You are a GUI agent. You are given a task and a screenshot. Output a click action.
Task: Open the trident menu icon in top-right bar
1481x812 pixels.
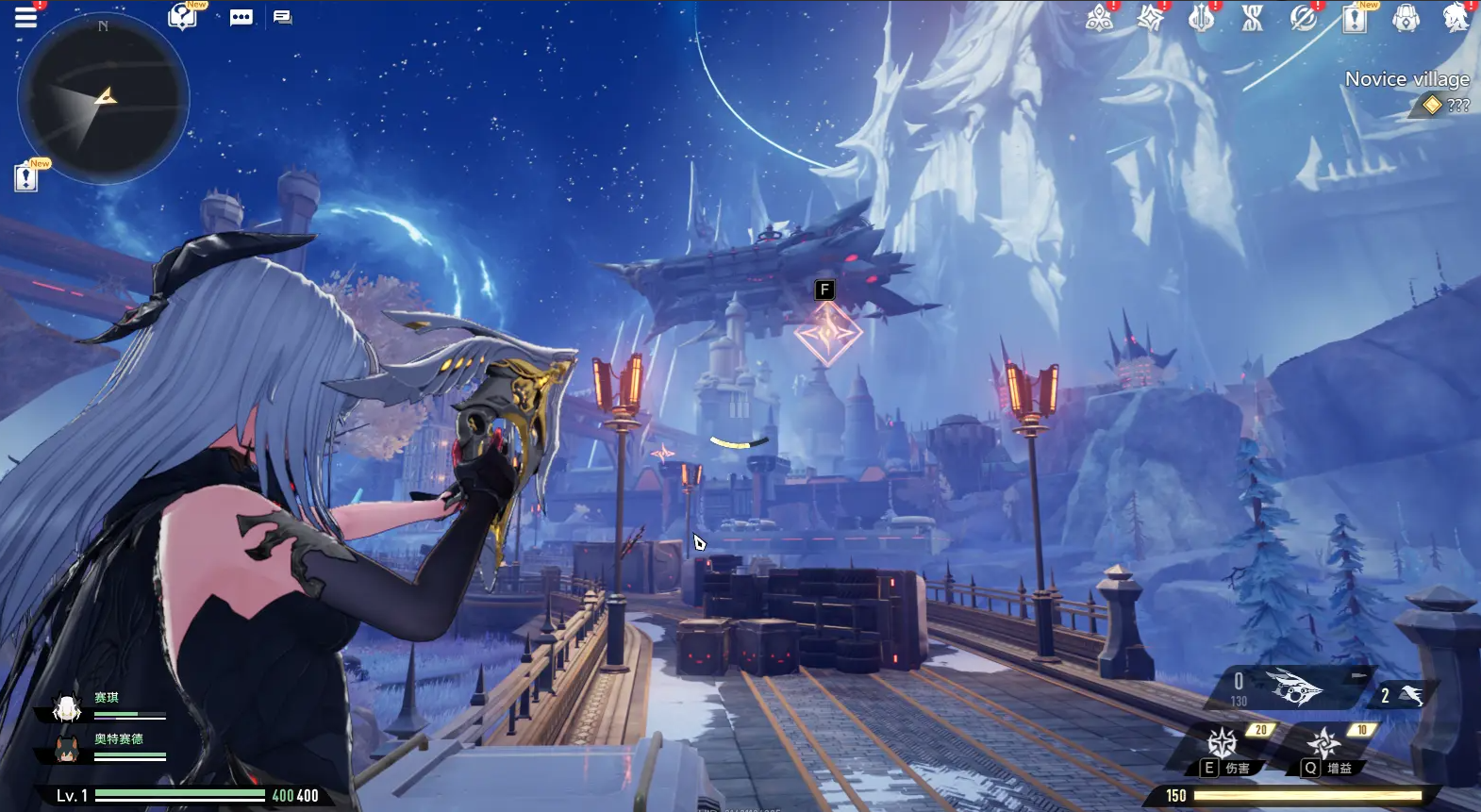pos(1199,19)
